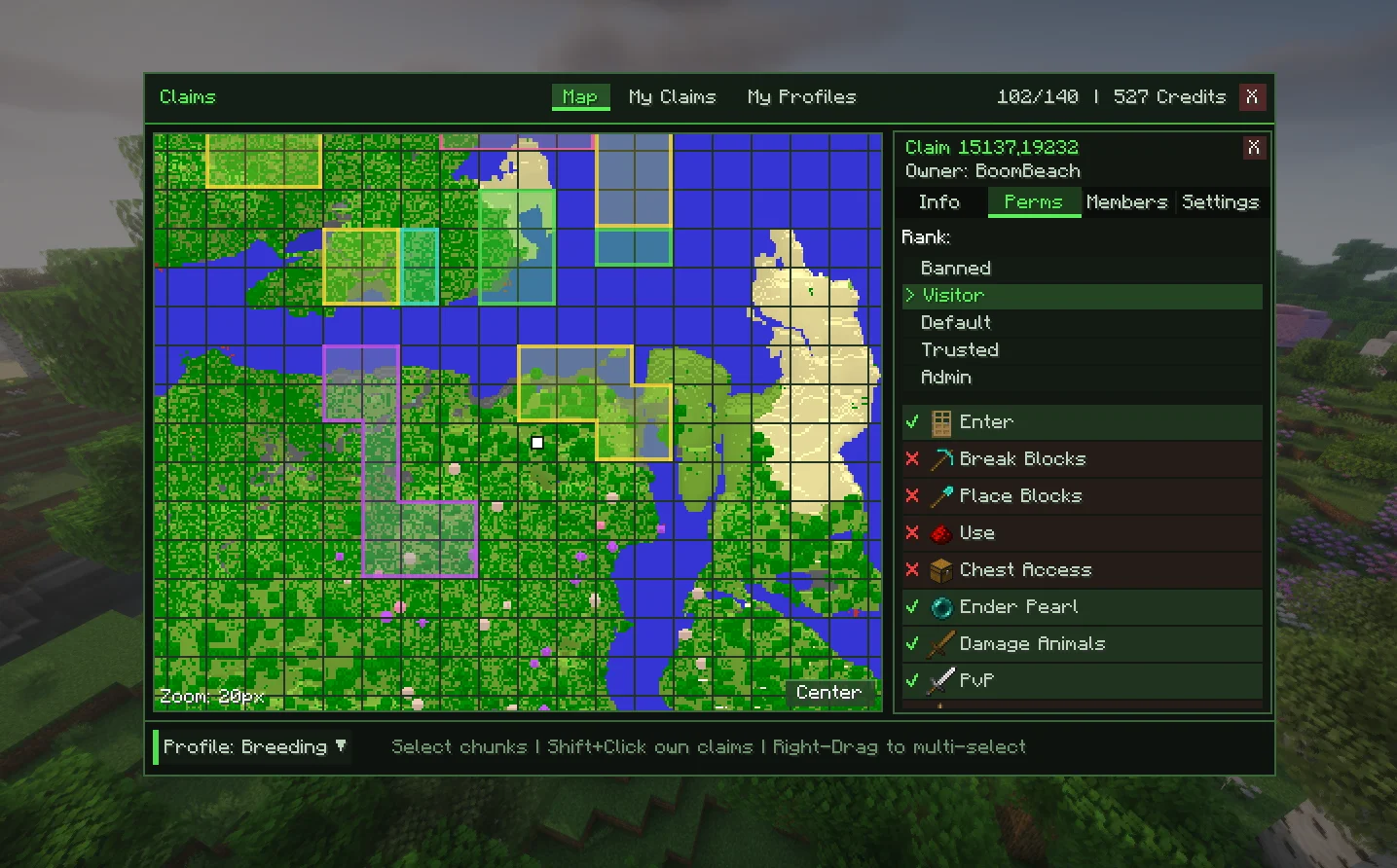Screen dimensions: 1397x868
Task: Toggle the Damage Animals permission
Action: (1082, 643)
